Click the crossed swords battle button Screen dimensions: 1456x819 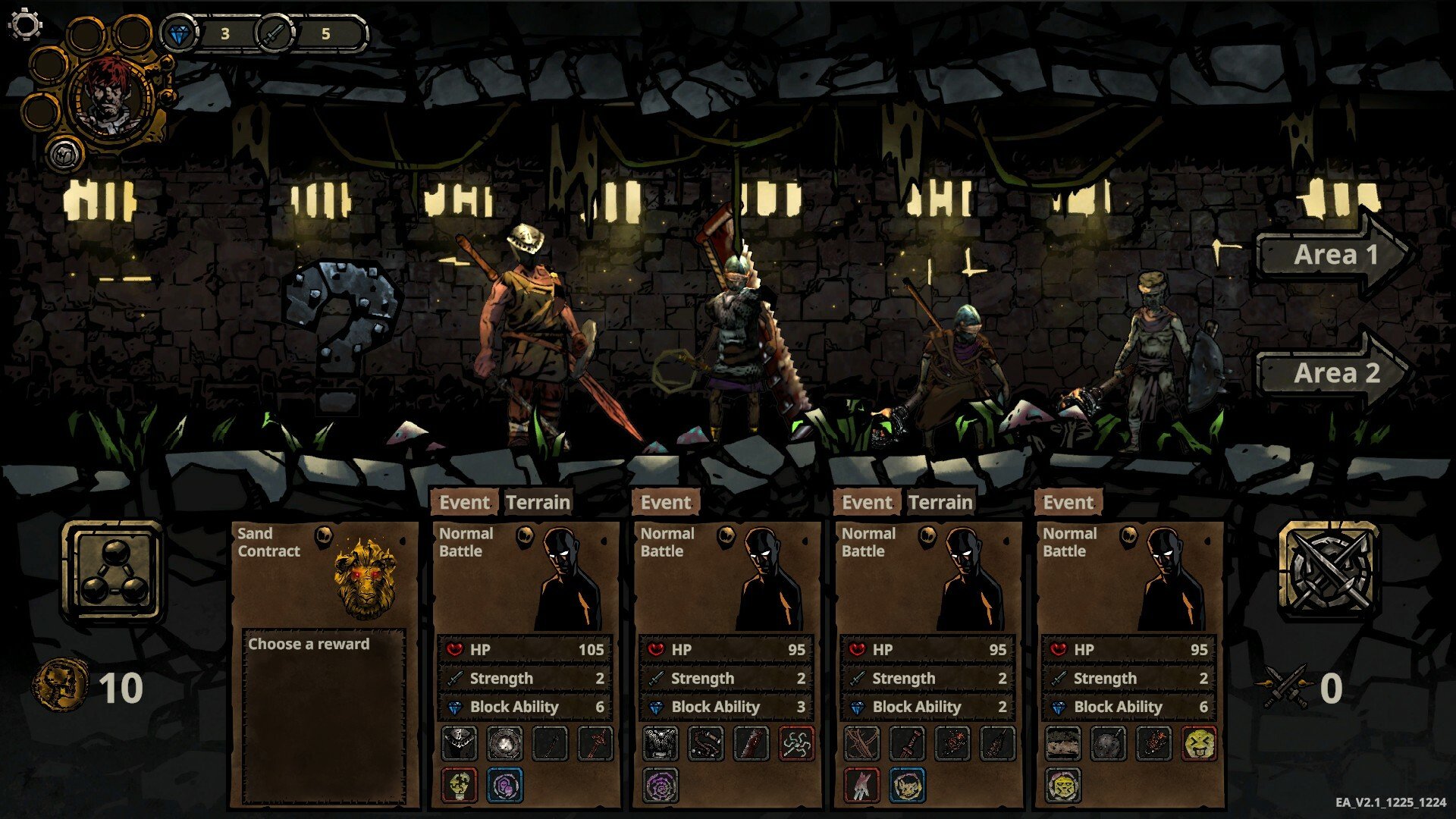click(1328, 570)
